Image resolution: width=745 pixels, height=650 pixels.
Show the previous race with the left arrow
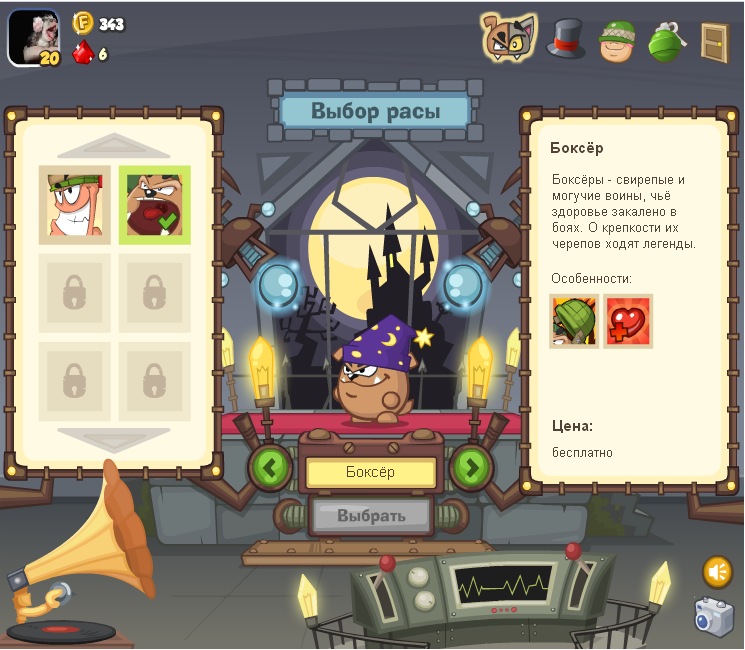click(x=269, y=467)
